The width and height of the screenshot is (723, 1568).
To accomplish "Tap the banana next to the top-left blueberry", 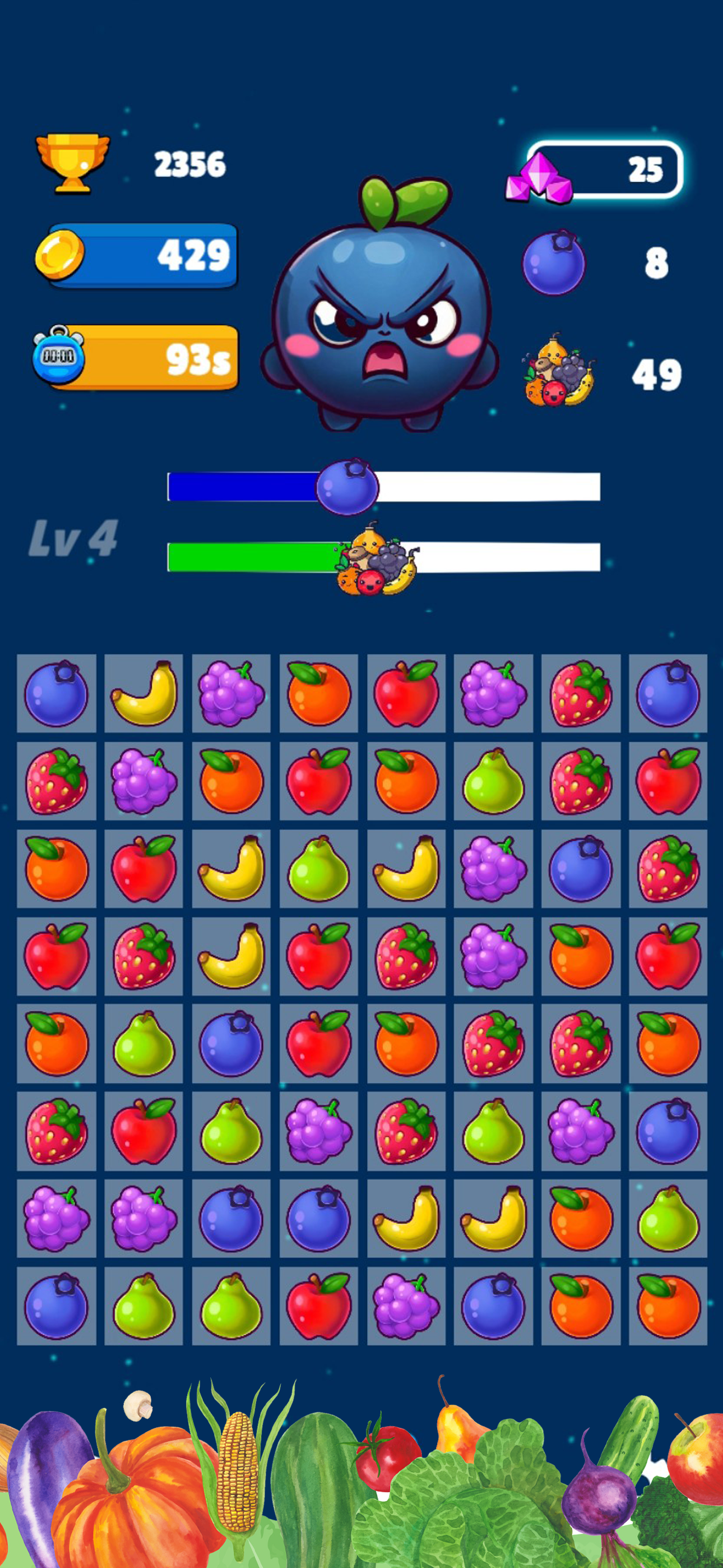I will tap(145, 697).
